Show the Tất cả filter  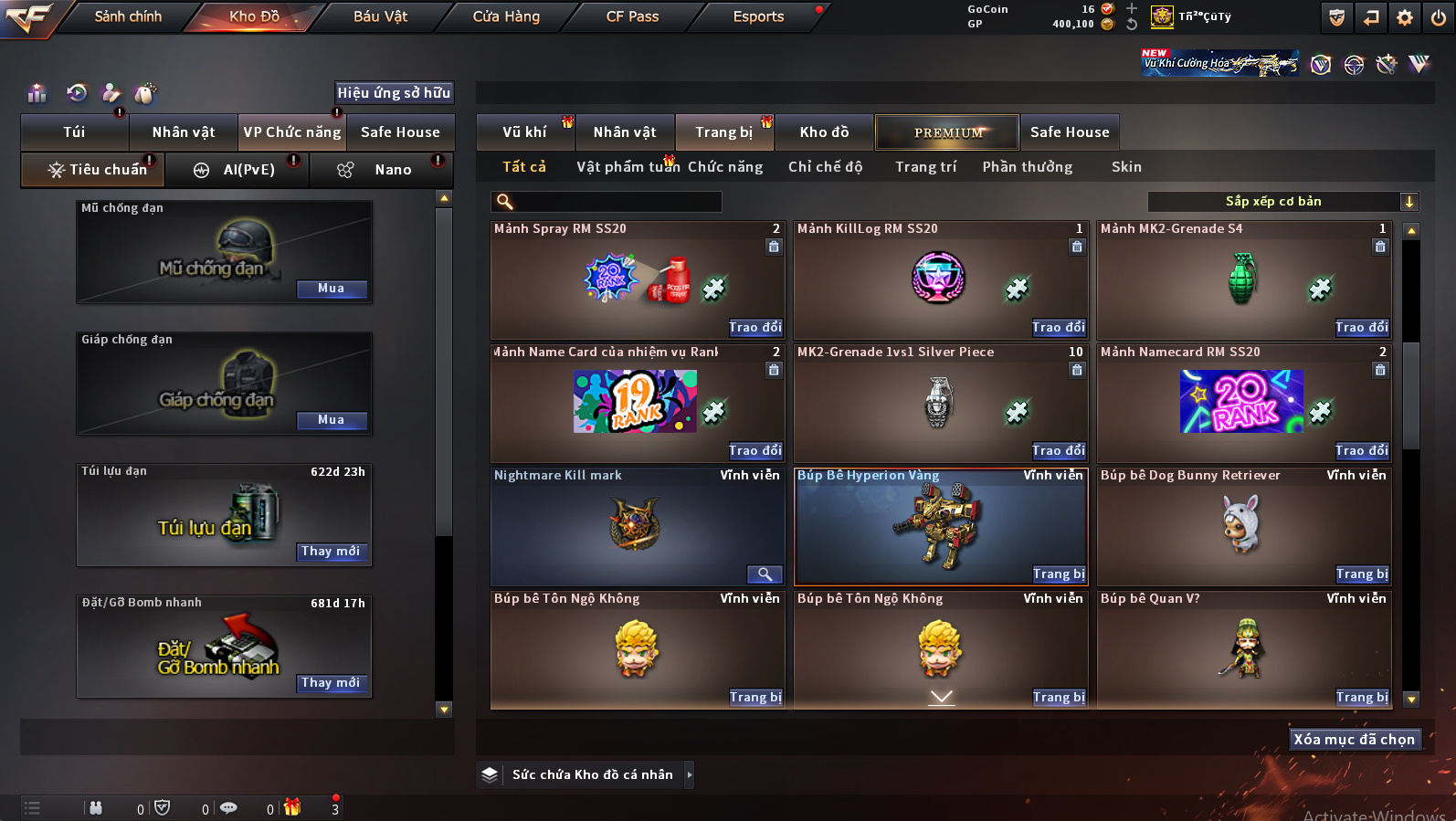524,167
